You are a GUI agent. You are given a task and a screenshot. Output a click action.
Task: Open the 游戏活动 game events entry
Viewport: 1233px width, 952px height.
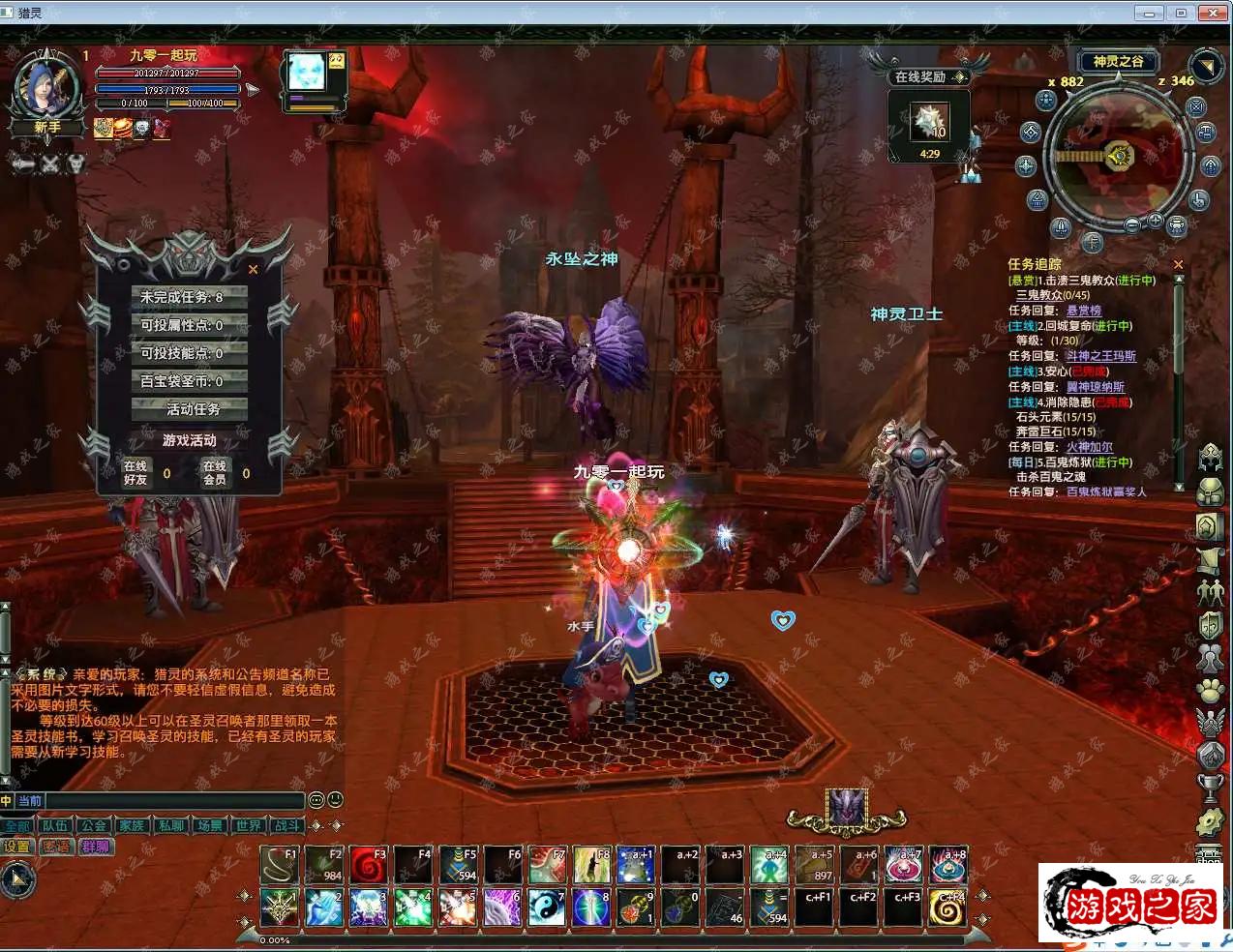[x=189, y=440]
